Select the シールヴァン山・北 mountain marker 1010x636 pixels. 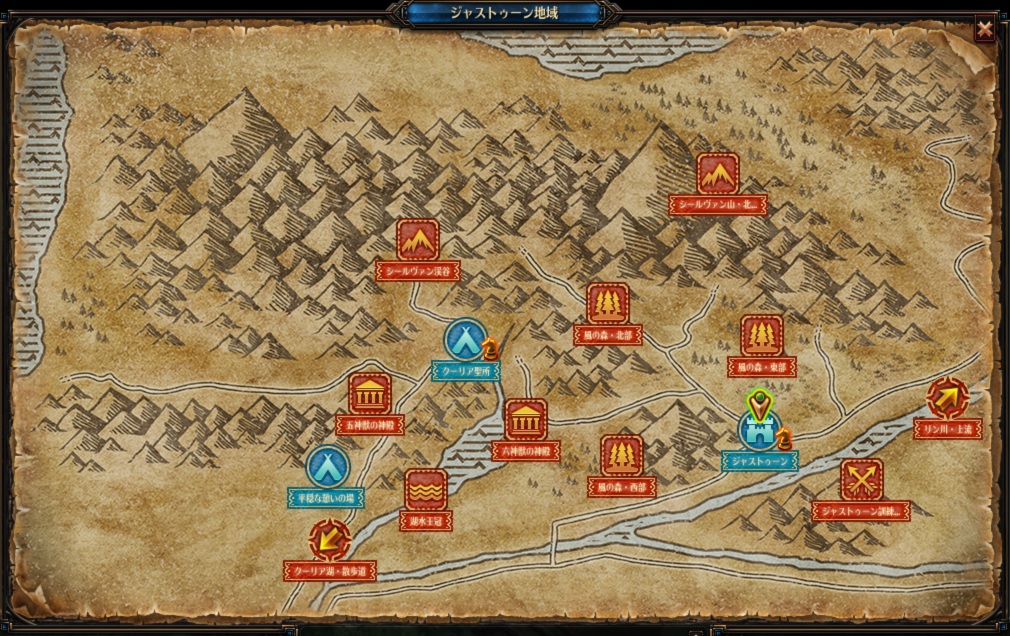[718, 174]
